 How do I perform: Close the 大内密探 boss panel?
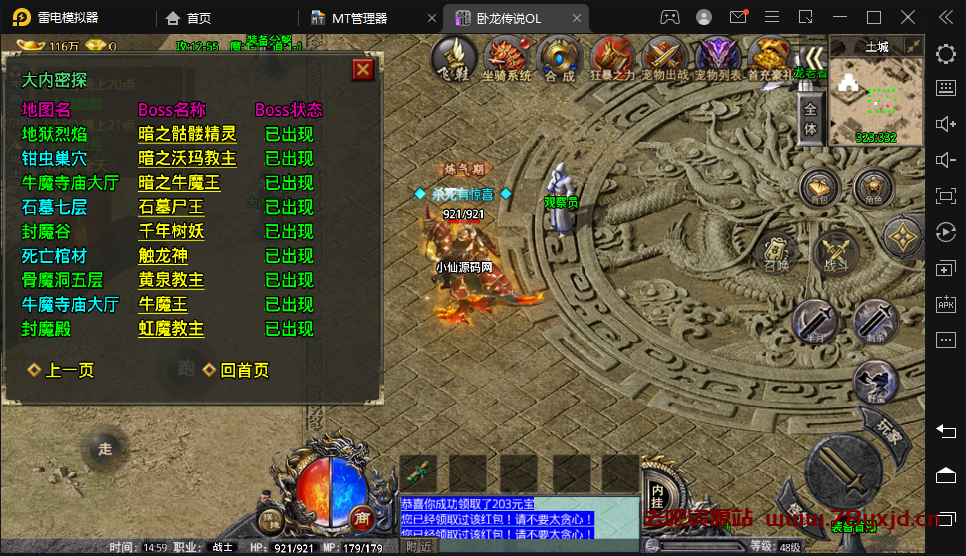pos(363,69)
